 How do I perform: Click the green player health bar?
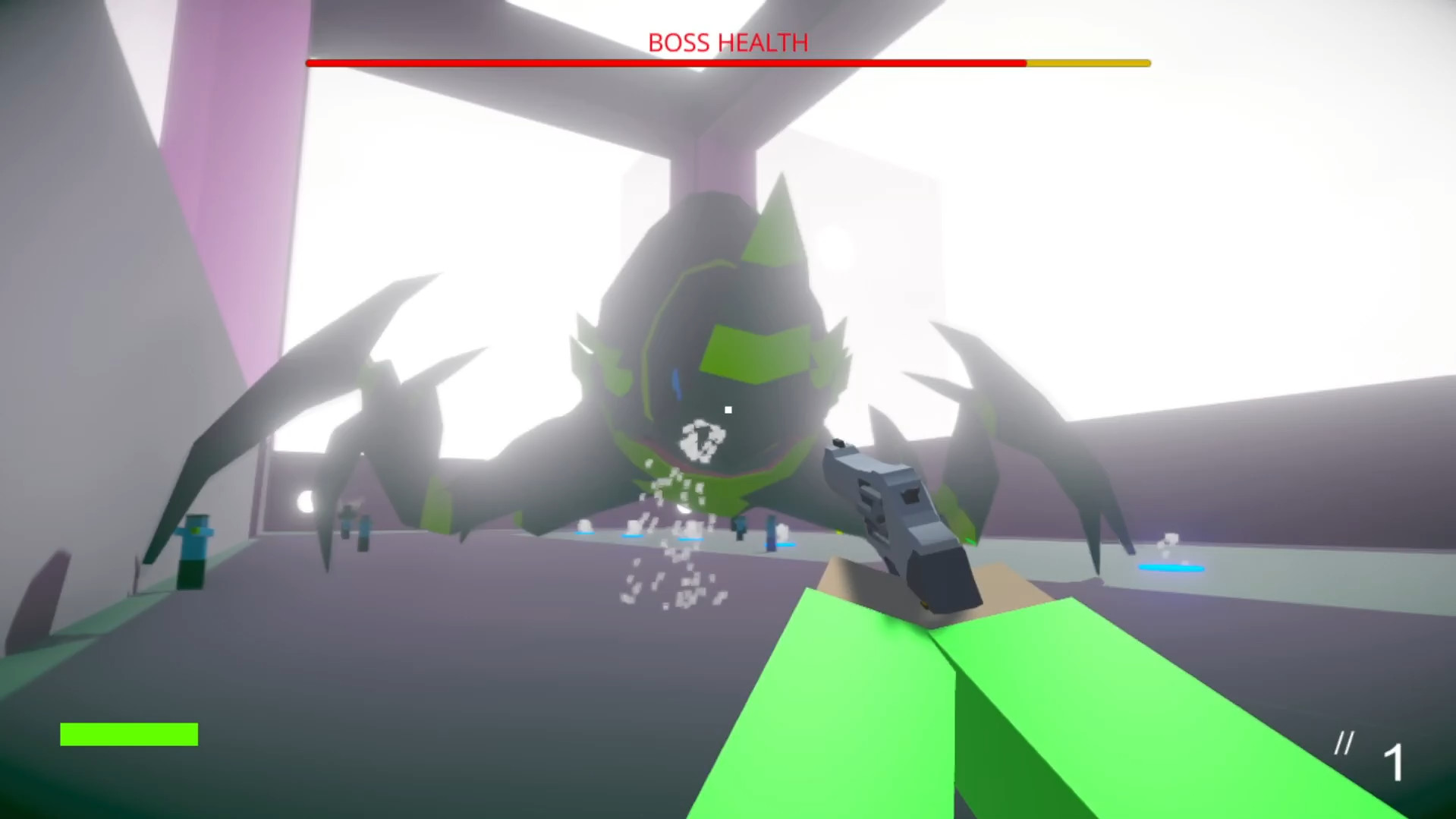point(129,735)
